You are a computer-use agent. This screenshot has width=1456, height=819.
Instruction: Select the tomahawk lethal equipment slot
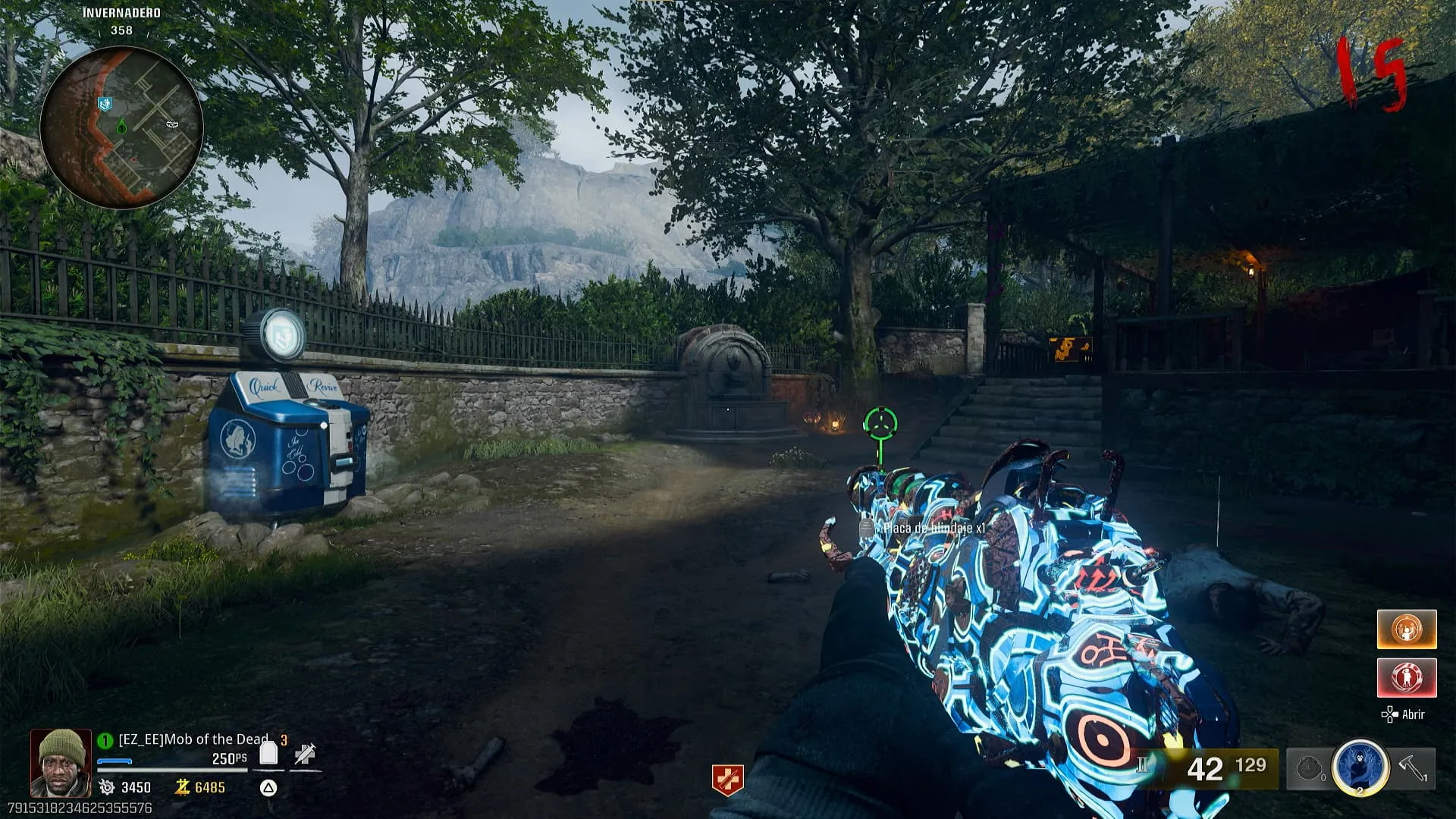1413,768
